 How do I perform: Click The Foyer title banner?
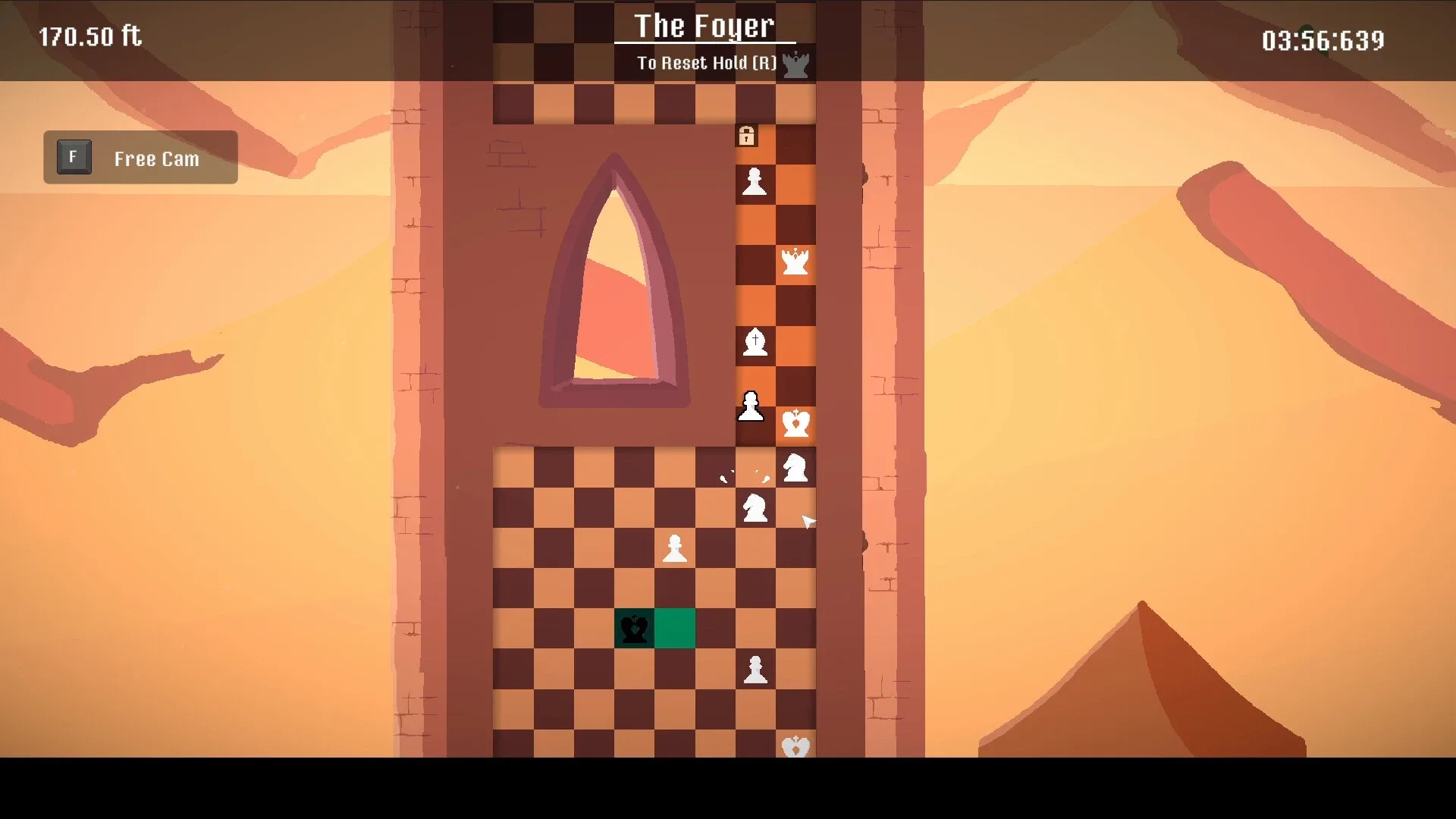(x=704, y=27)
